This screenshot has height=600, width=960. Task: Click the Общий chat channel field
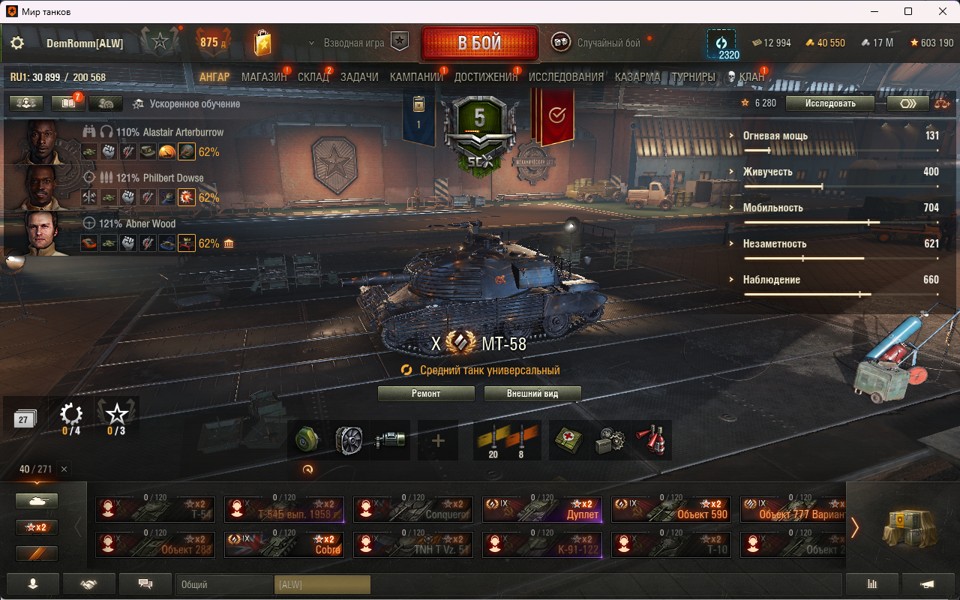click(224, 584)
